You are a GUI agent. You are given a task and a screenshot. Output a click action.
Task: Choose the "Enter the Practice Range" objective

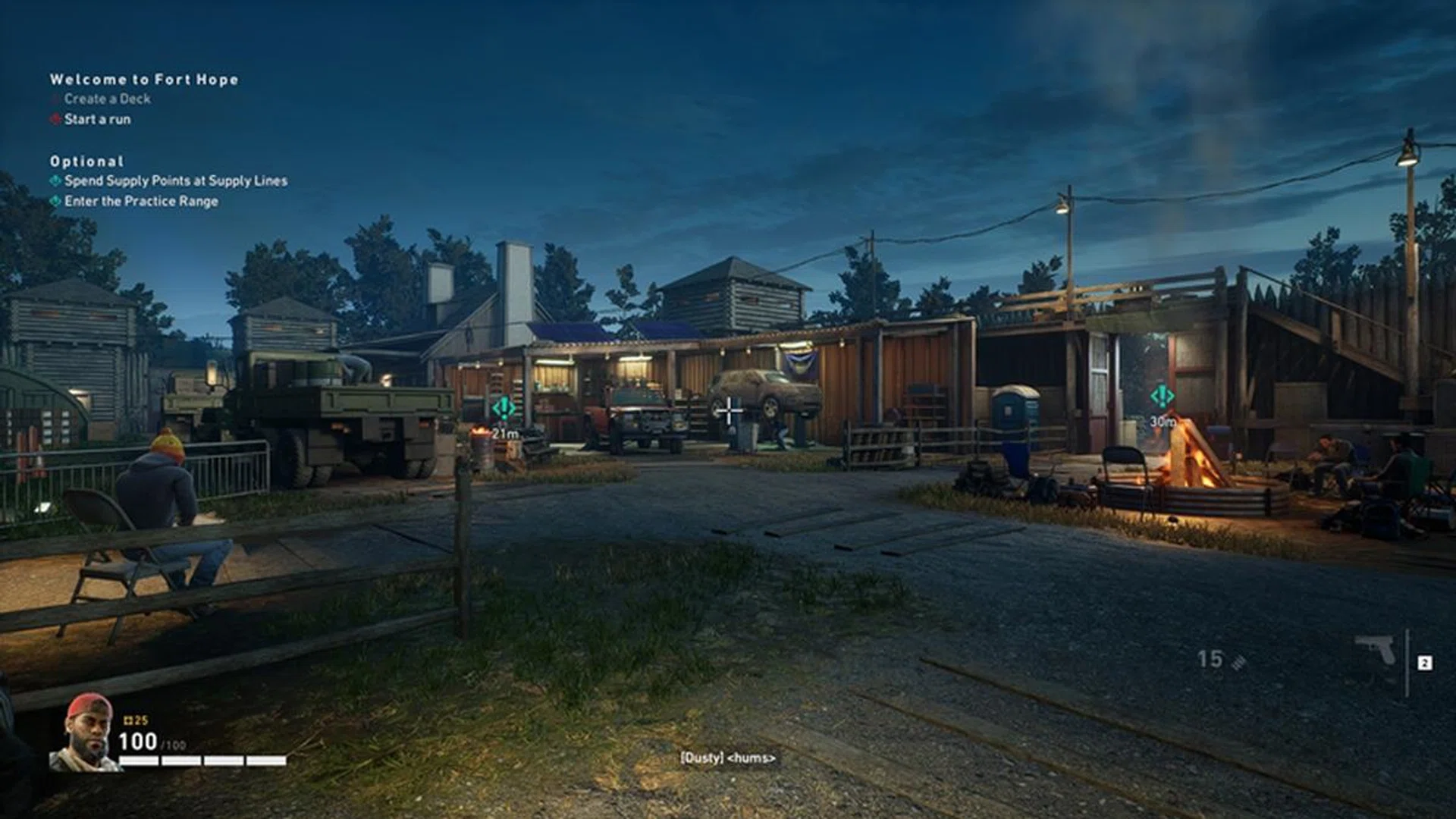click(x=141, y=201)
